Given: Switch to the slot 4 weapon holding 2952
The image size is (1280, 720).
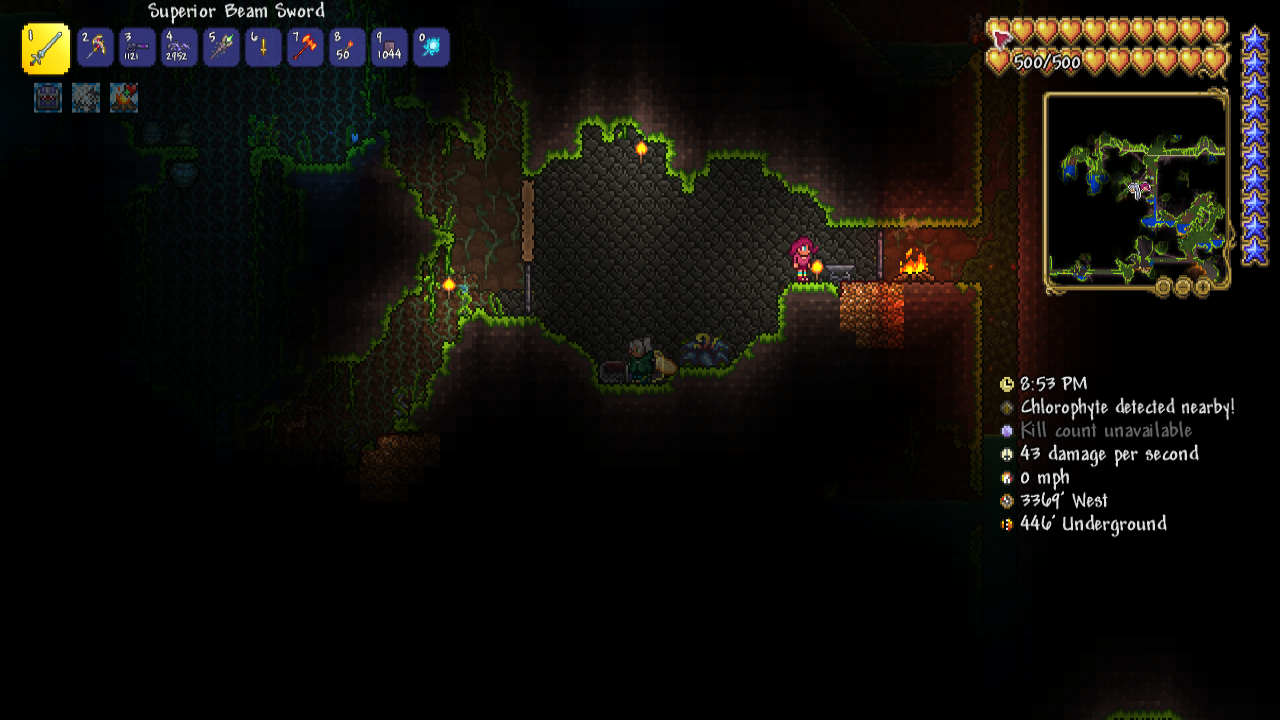Looking at the screenshot, I should [x=179, y=48].
